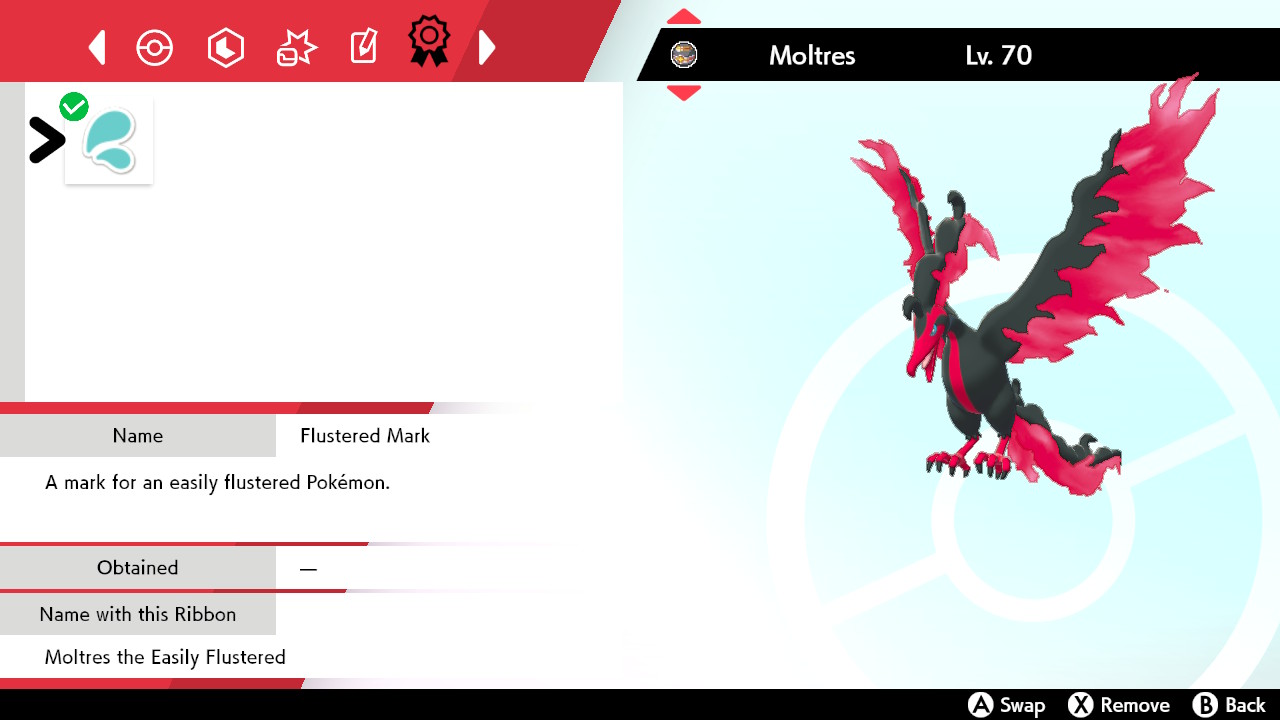Click the red down arrow to next Pokémon

[x=683, y=93]
